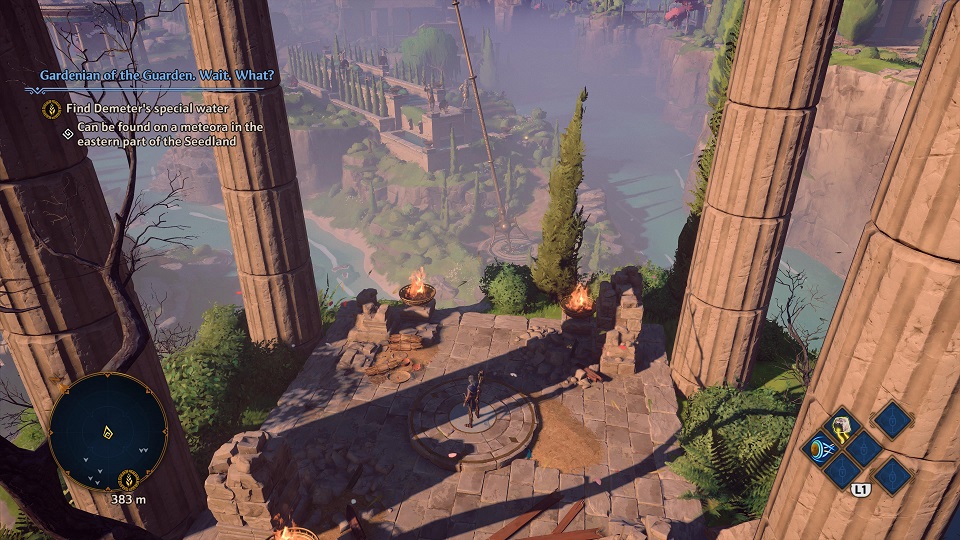Screen dimensions: 960x540
Task: Open the circular minimap radar
Action: pos(108,431)
